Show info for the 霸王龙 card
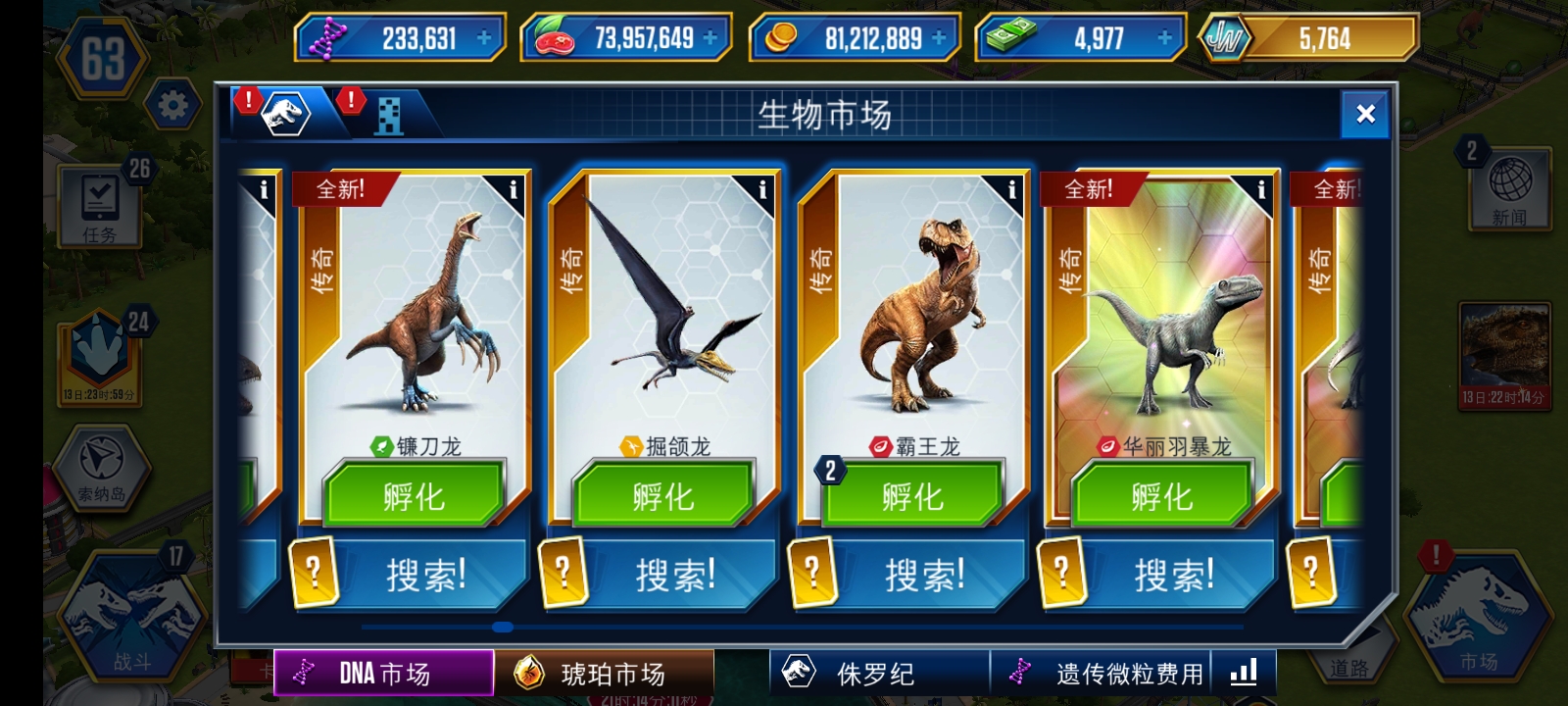This screenshot has height=706, width=1568. click(1011, 190)
